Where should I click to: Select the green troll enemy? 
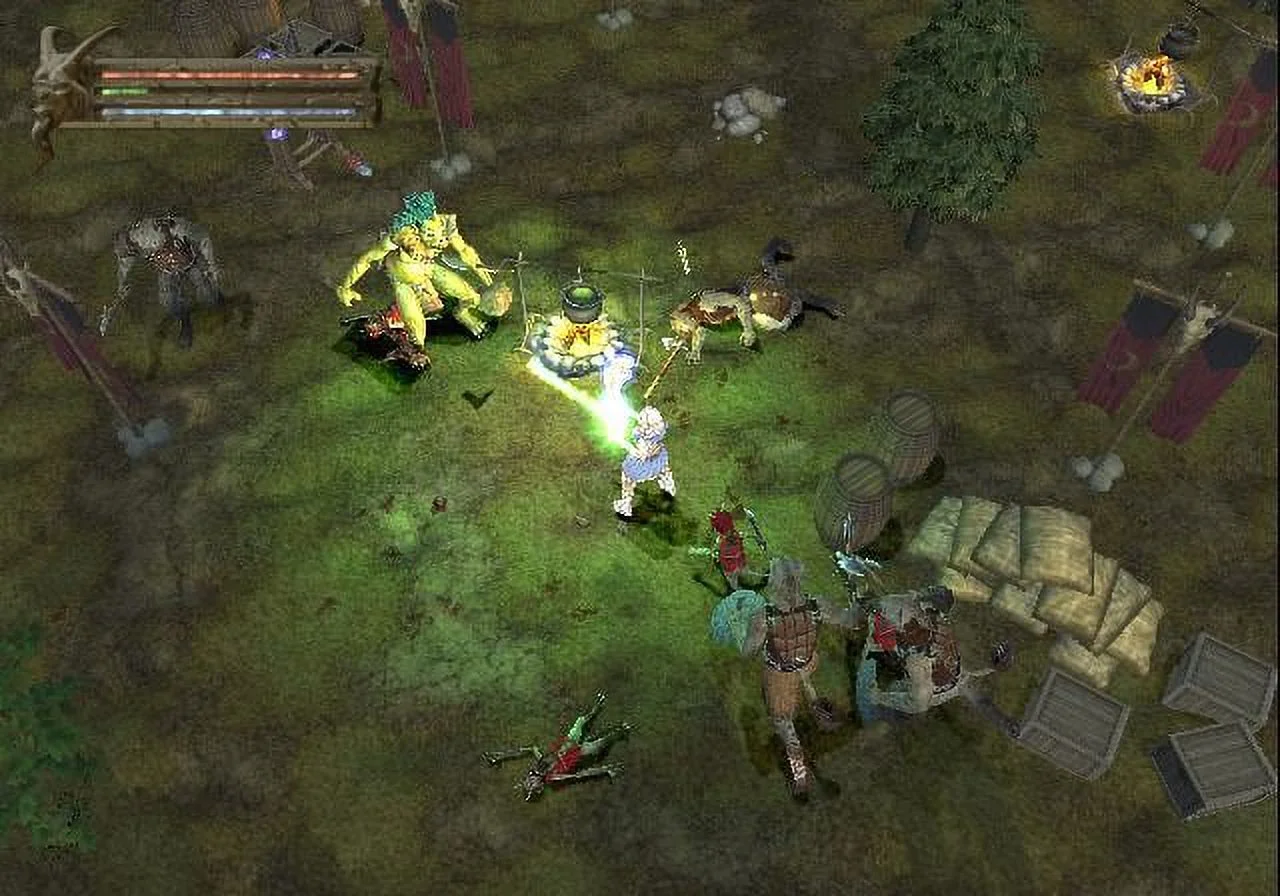(420, 270)
